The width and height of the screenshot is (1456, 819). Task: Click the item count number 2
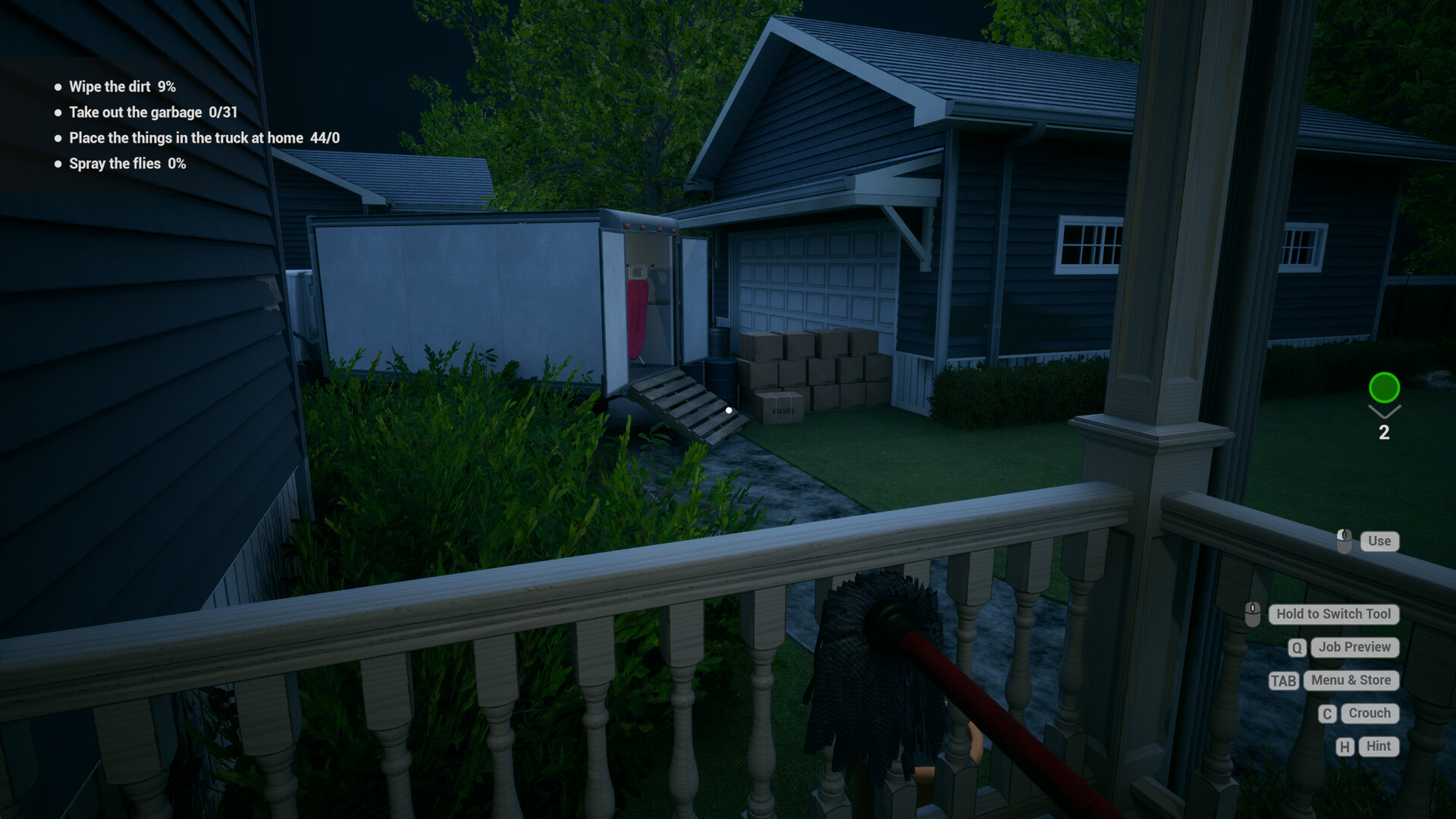(1385, 433)
